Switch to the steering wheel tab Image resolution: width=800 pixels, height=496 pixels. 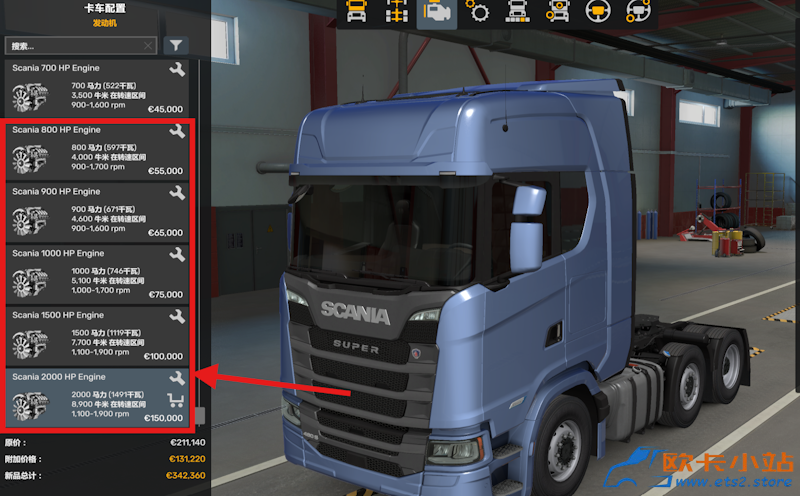click(x=597, y=12)
